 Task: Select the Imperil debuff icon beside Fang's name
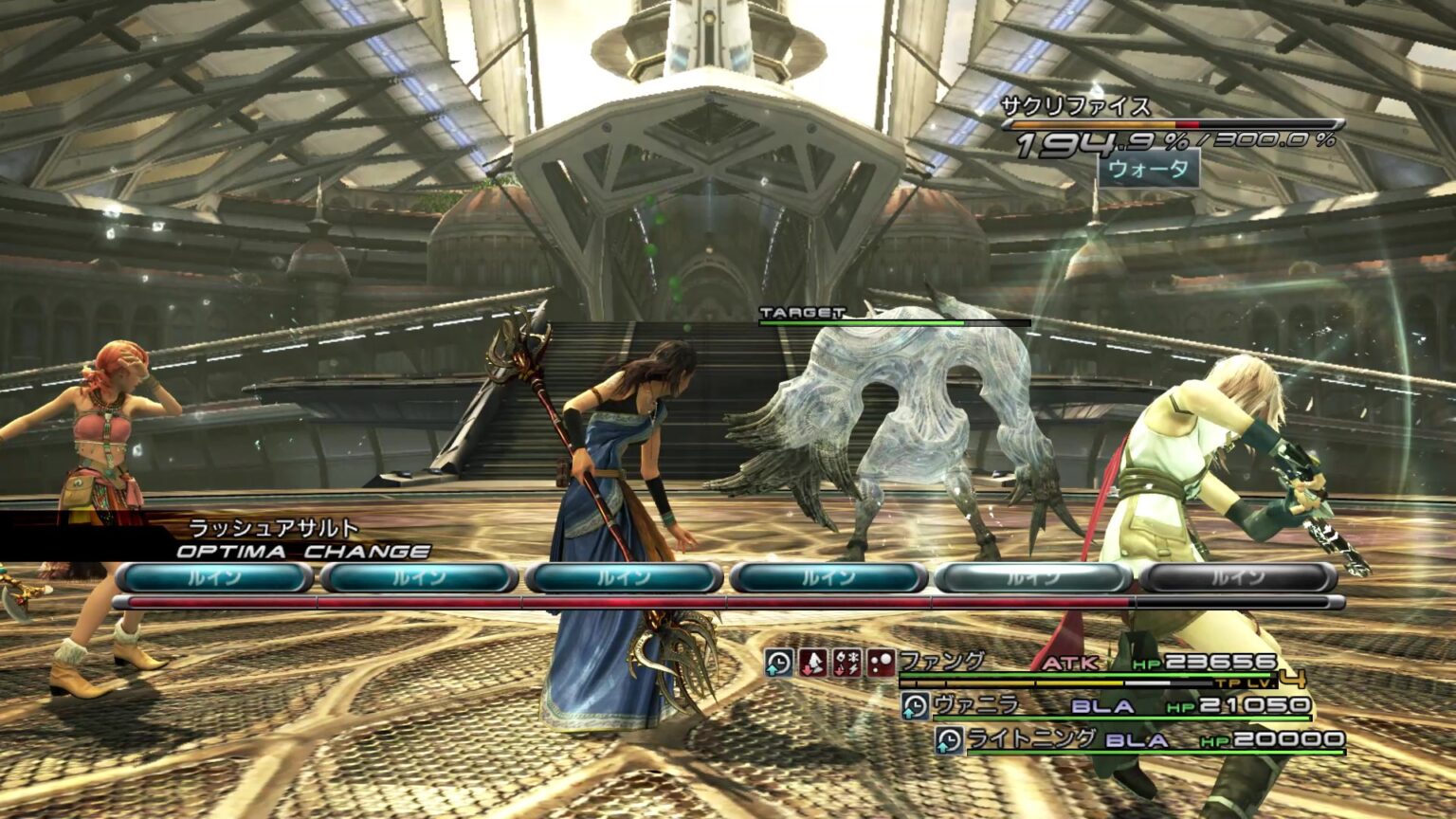click(846, 662)
